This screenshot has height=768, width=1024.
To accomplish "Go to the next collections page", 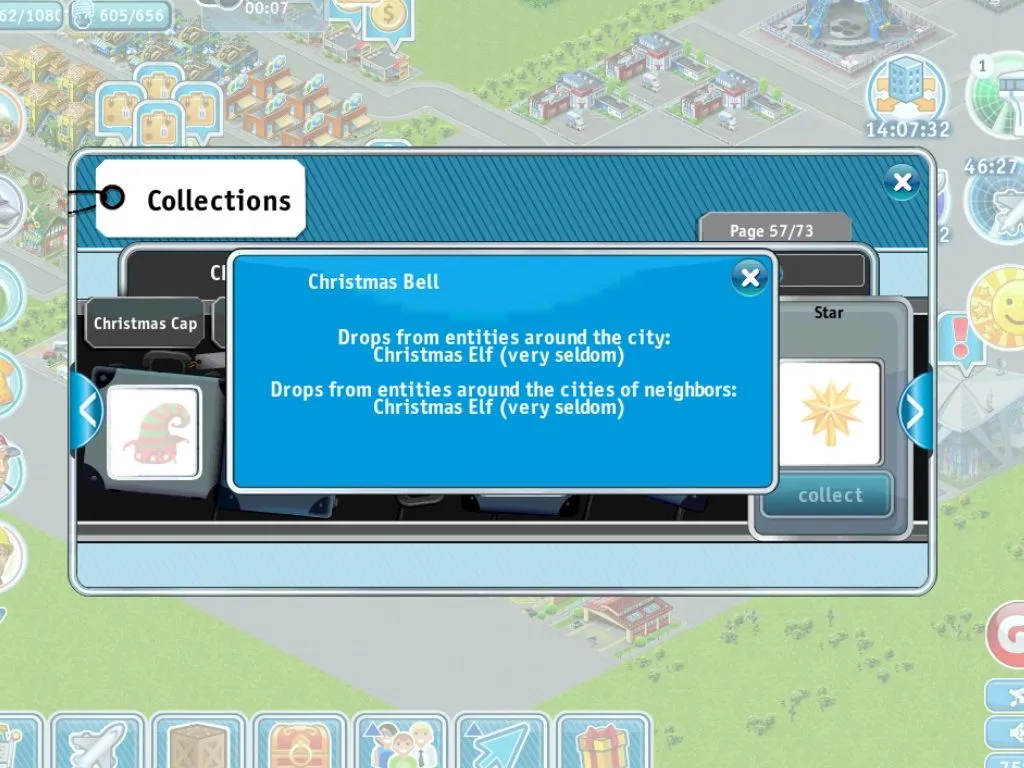I will [917, 410].
